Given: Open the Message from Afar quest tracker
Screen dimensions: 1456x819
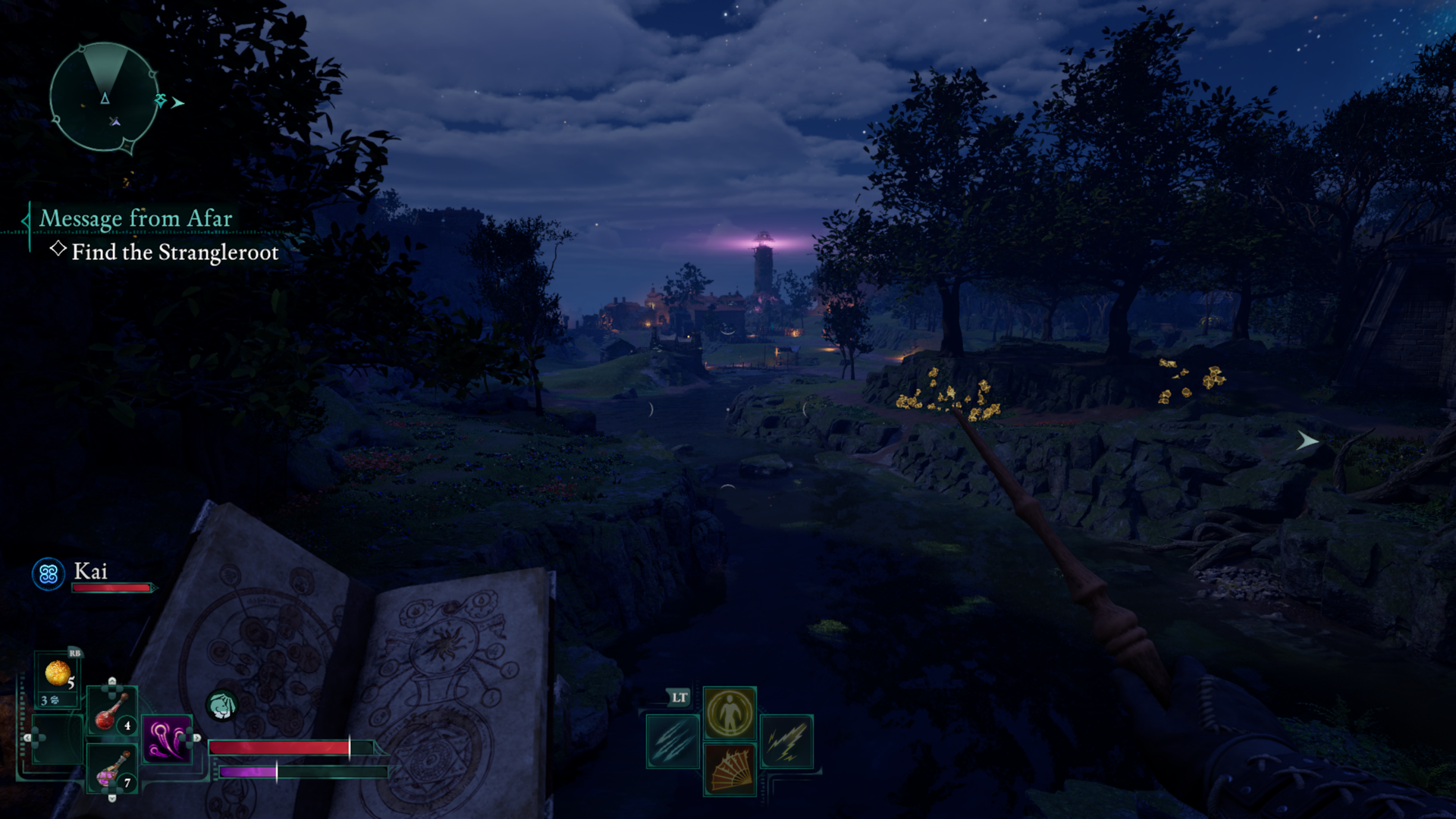Looking at the screenshot, I should point(136,218).
